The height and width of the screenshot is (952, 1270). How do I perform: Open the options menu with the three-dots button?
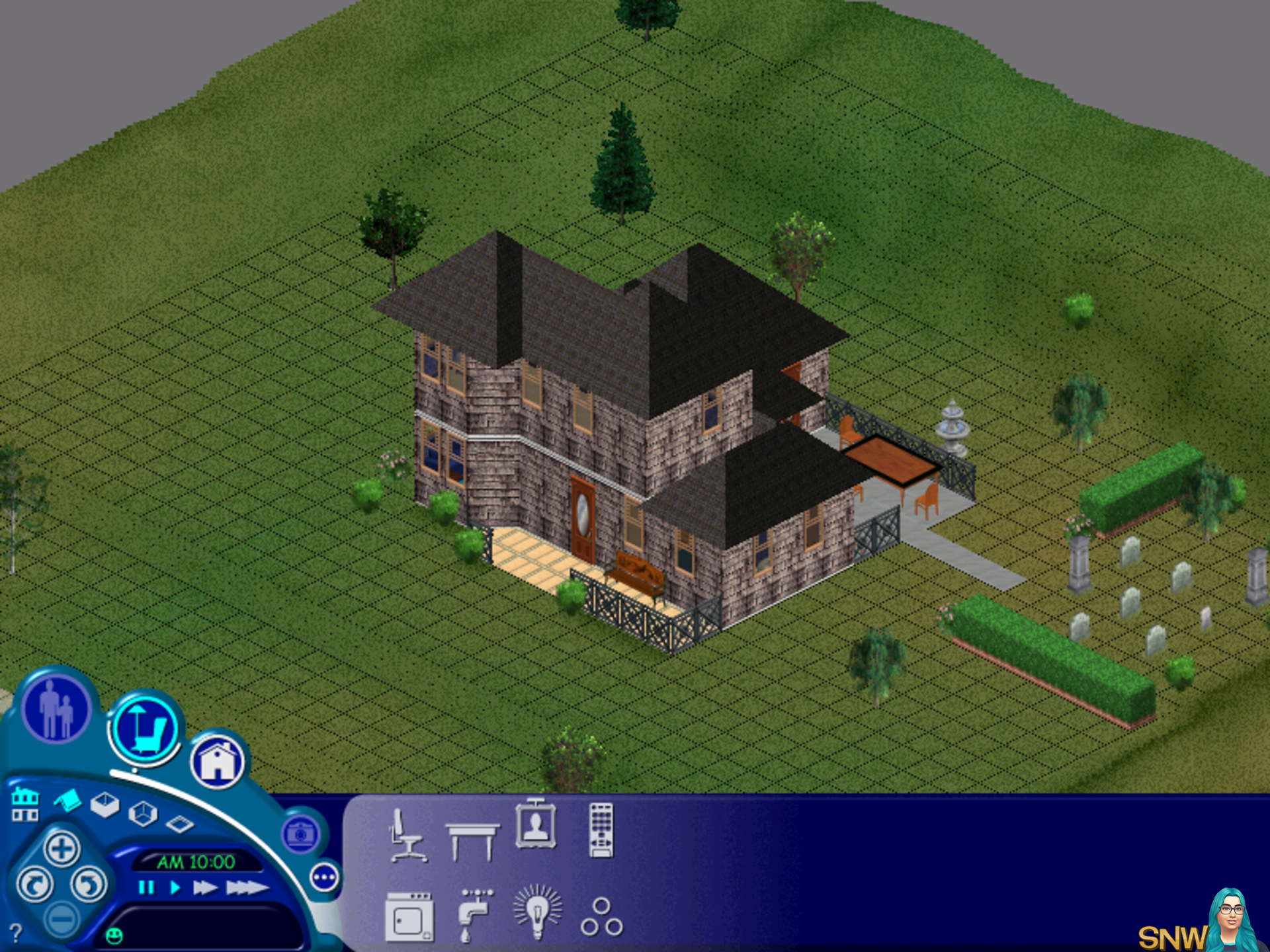click(x=324, y=878)
